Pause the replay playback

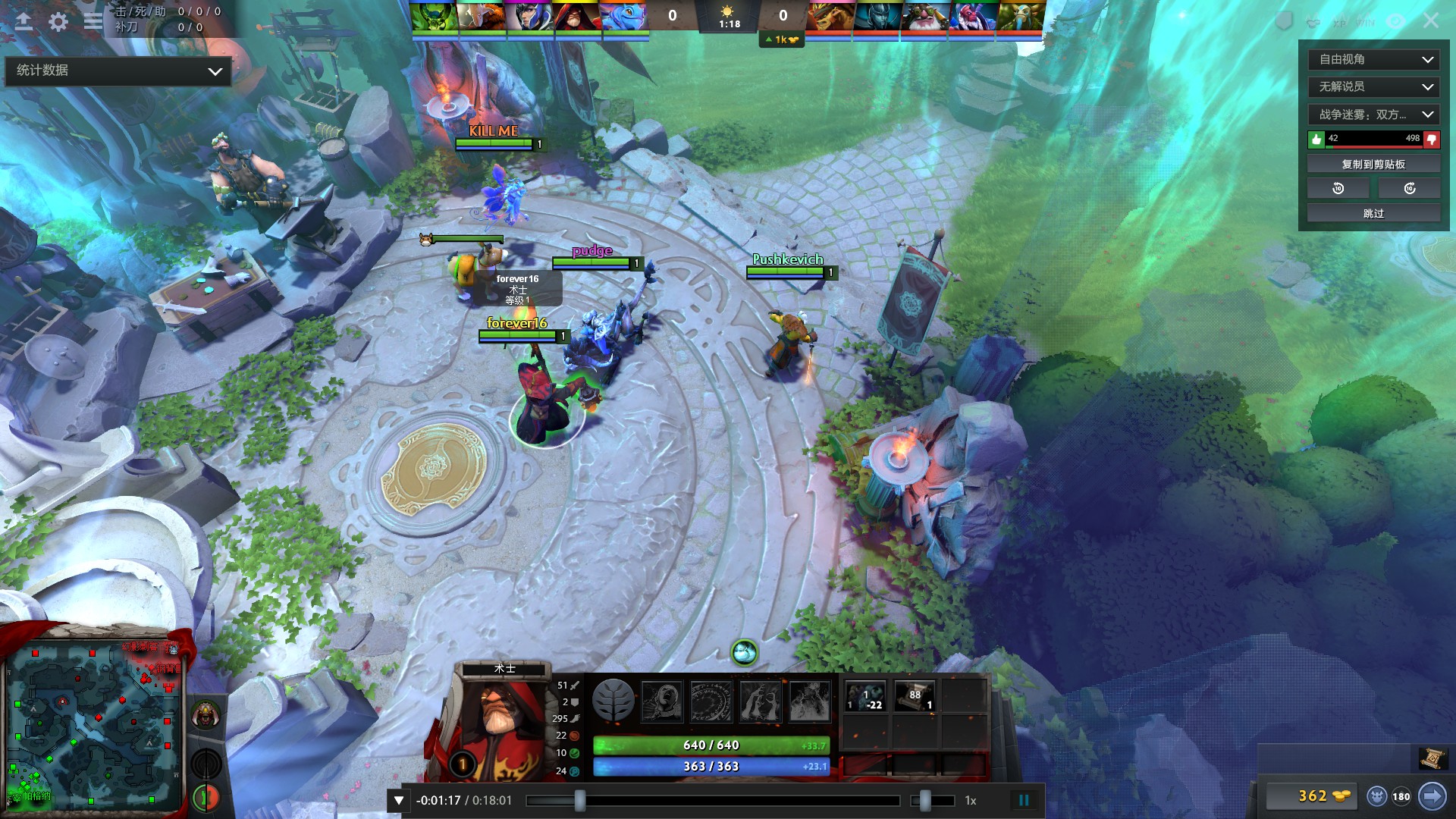1025,799
